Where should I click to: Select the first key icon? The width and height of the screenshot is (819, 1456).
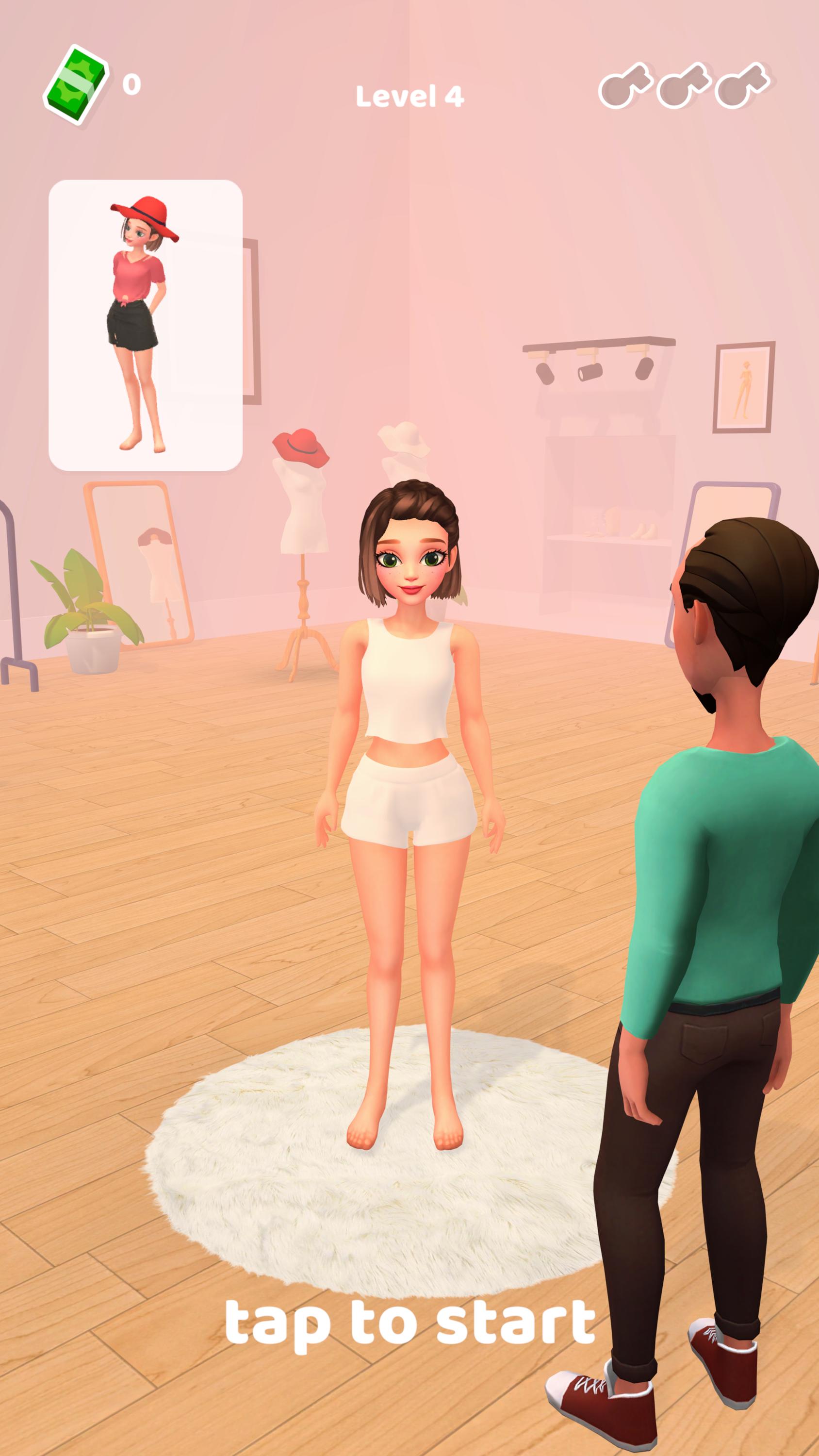[x=625, y=86]
